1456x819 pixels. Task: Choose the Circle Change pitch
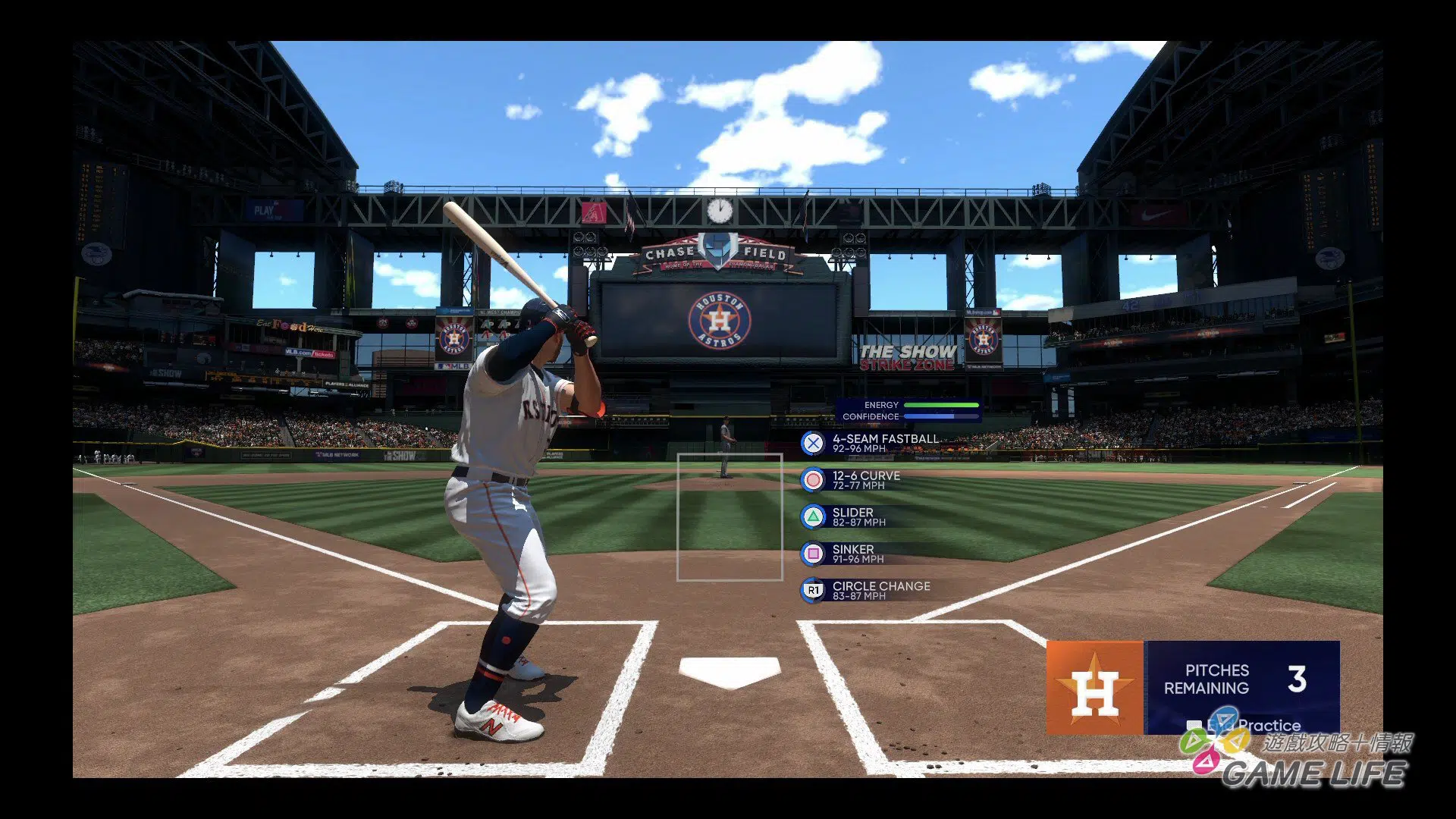click(x=864, y=590)
